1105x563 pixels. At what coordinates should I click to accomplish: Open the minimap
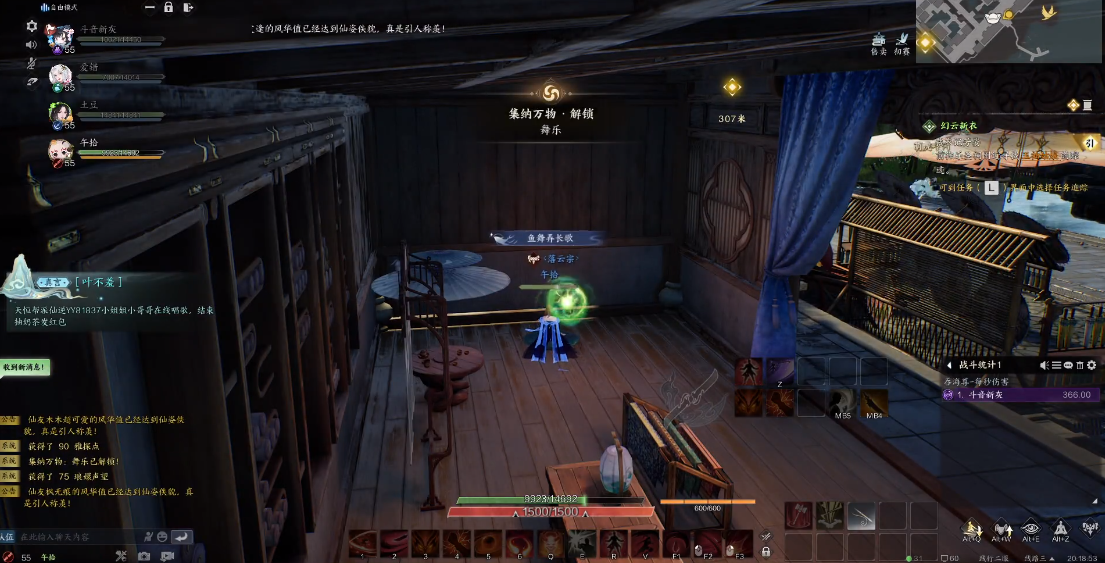1009,31
